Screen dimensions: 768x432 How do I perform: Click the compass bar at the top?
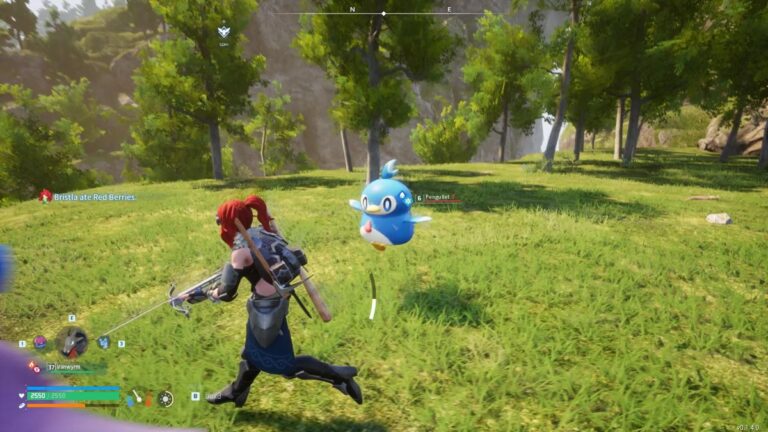click(384, 12)
